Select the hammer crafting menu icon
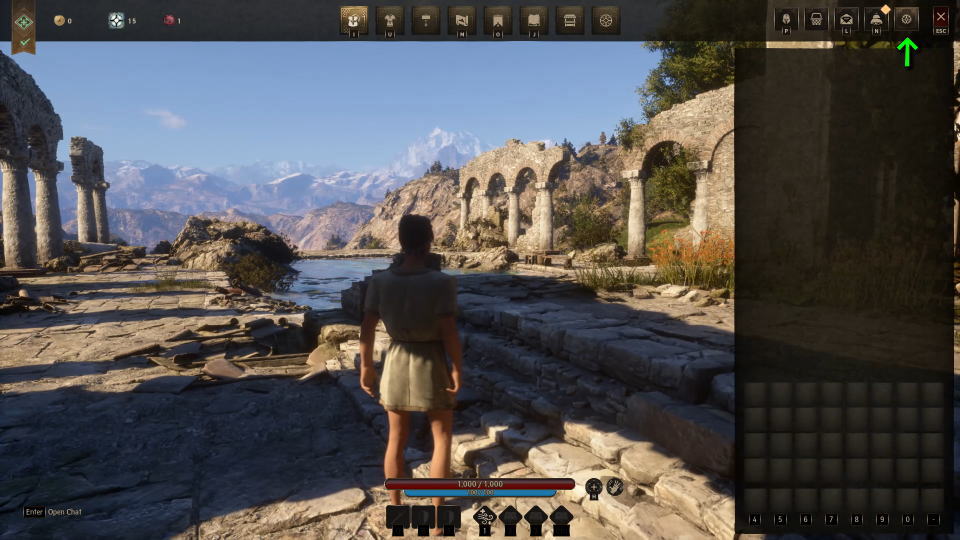 point(426,19)
